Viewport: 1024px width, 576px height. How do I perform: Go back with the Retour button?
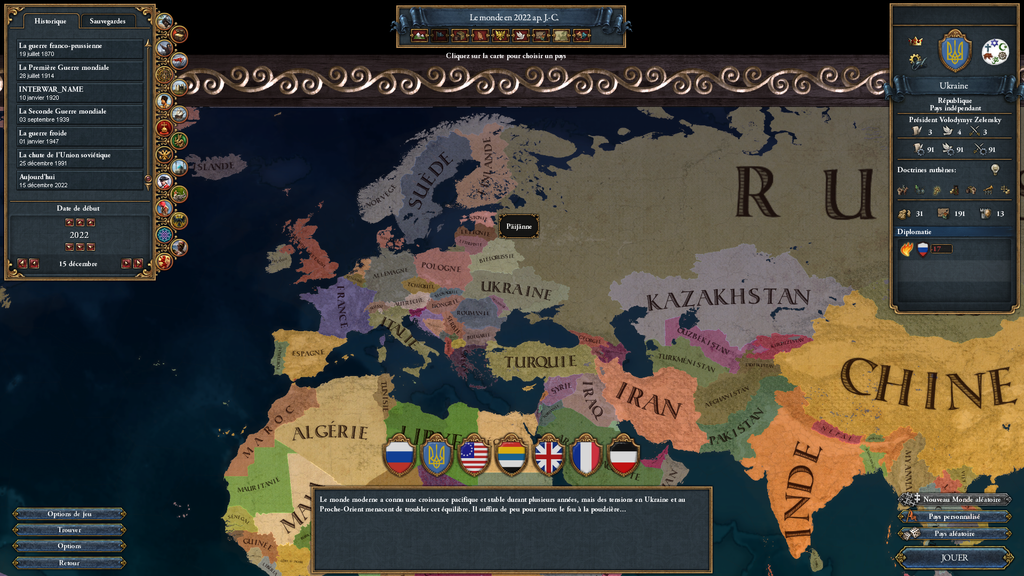point(69,562)
